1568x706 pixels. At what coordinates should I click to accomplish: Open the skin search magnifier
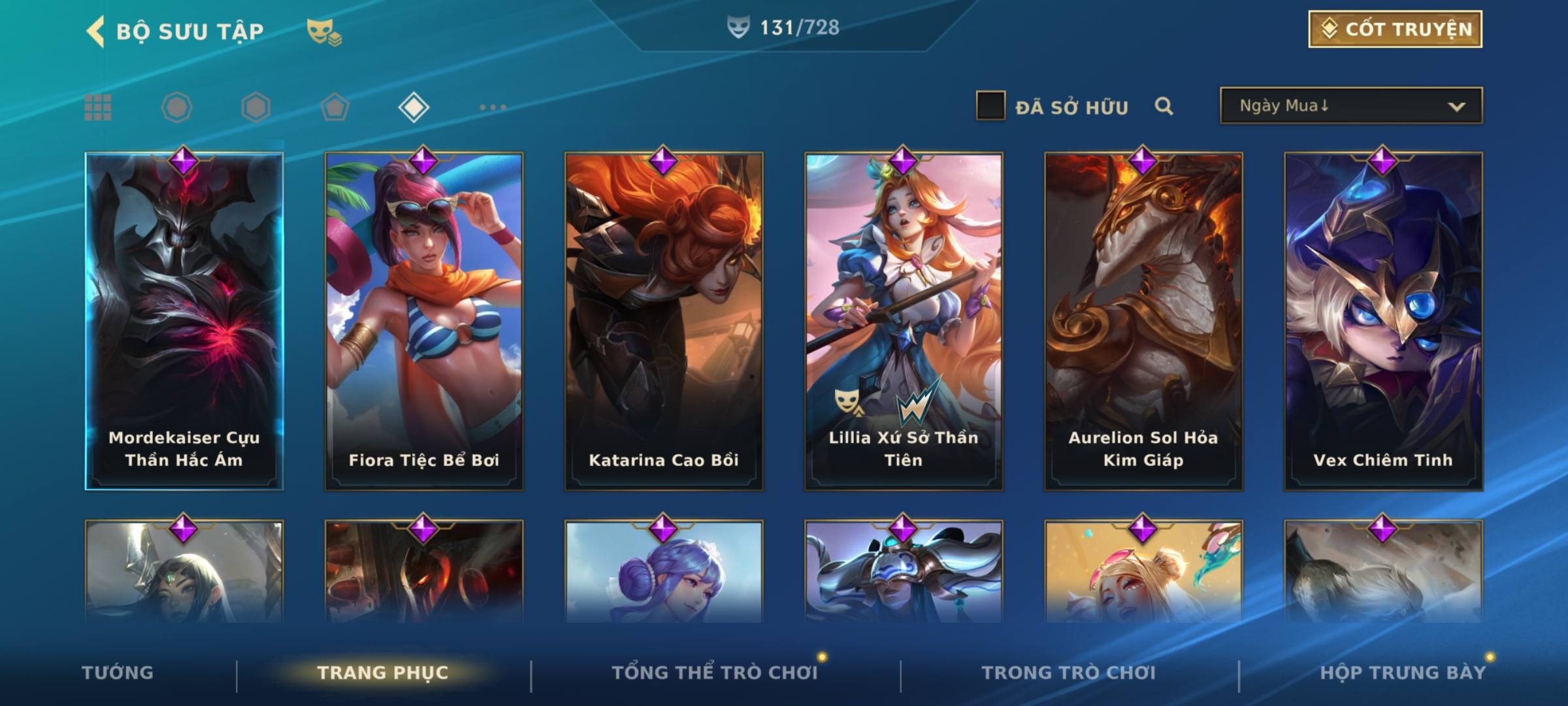pos(1164,106)
